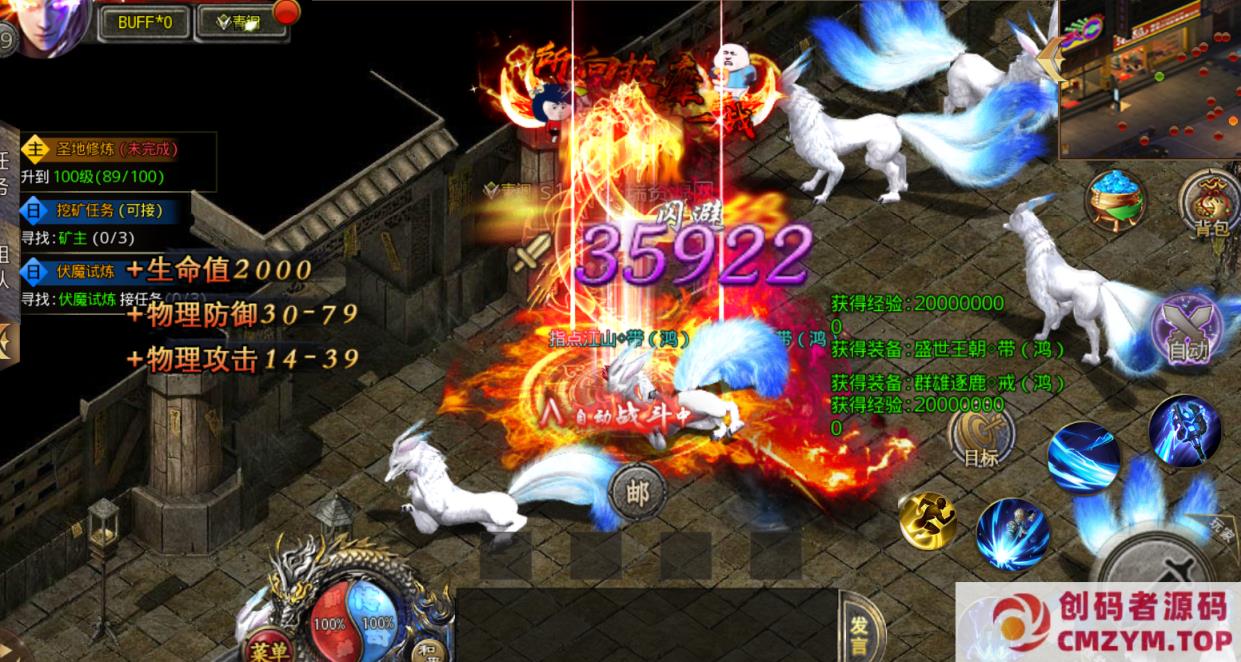Activate the blue slash wave skill
Viewport: 1241px width, 662px height.
click(1083, 457)
